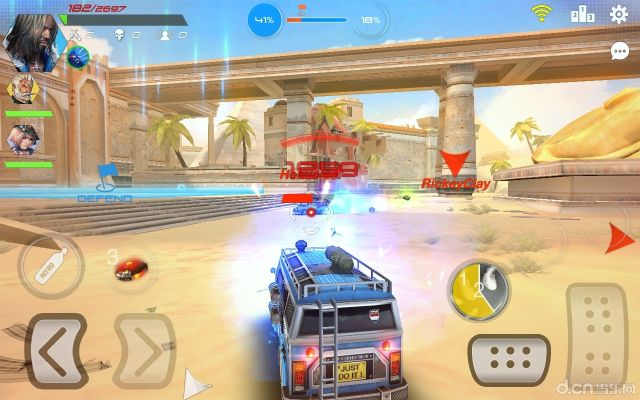Open the settings gear
The height and width of the screenshot is (400, 640).
click(x=619, y=14)
